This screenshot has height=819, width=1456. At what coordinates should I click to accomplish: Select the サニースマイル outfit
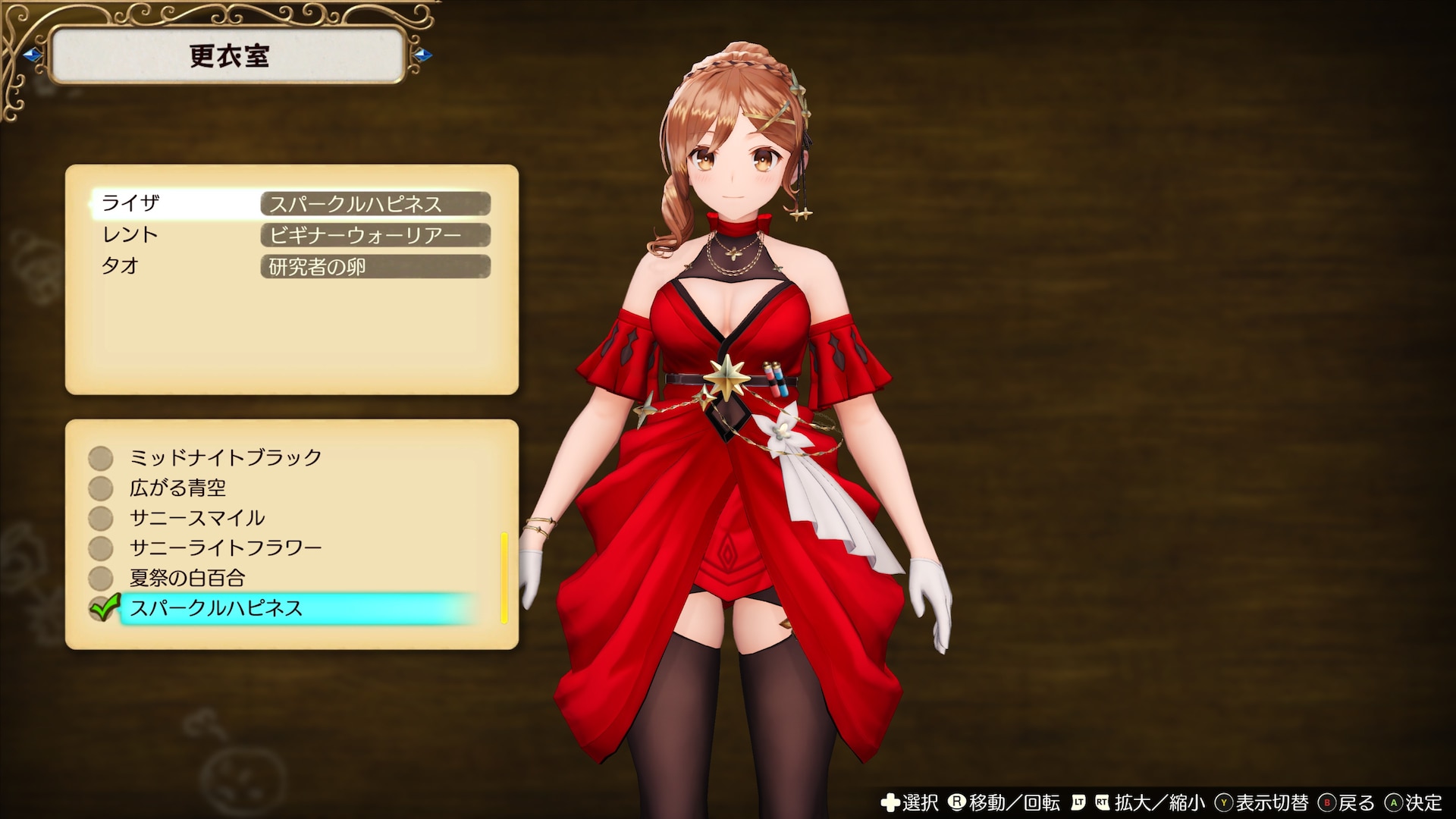(197, 518)
